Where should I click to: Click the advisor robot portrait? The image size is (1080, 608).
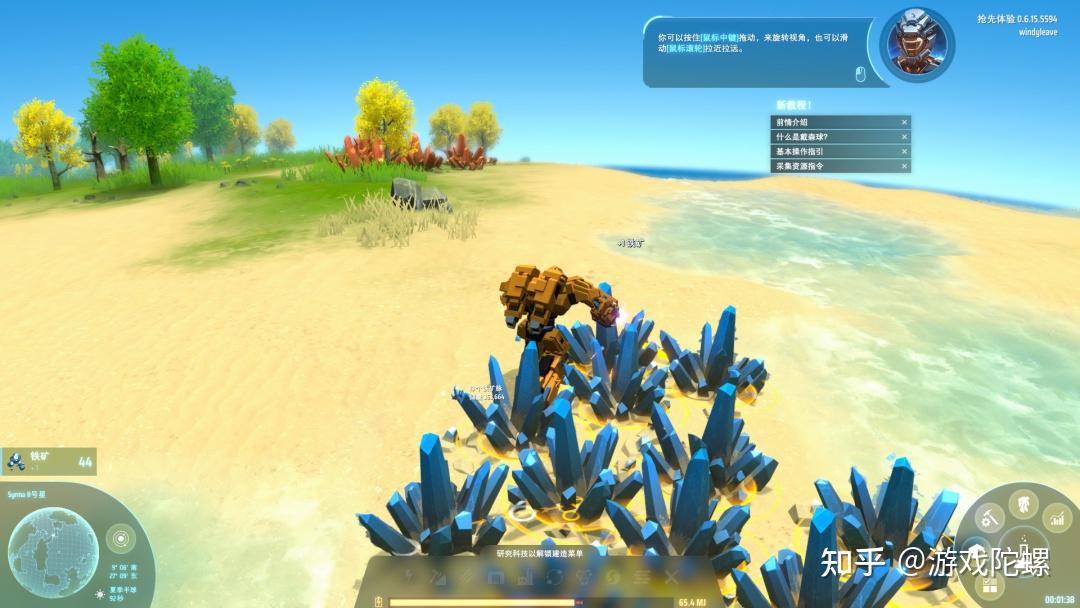tap(916, 45)
